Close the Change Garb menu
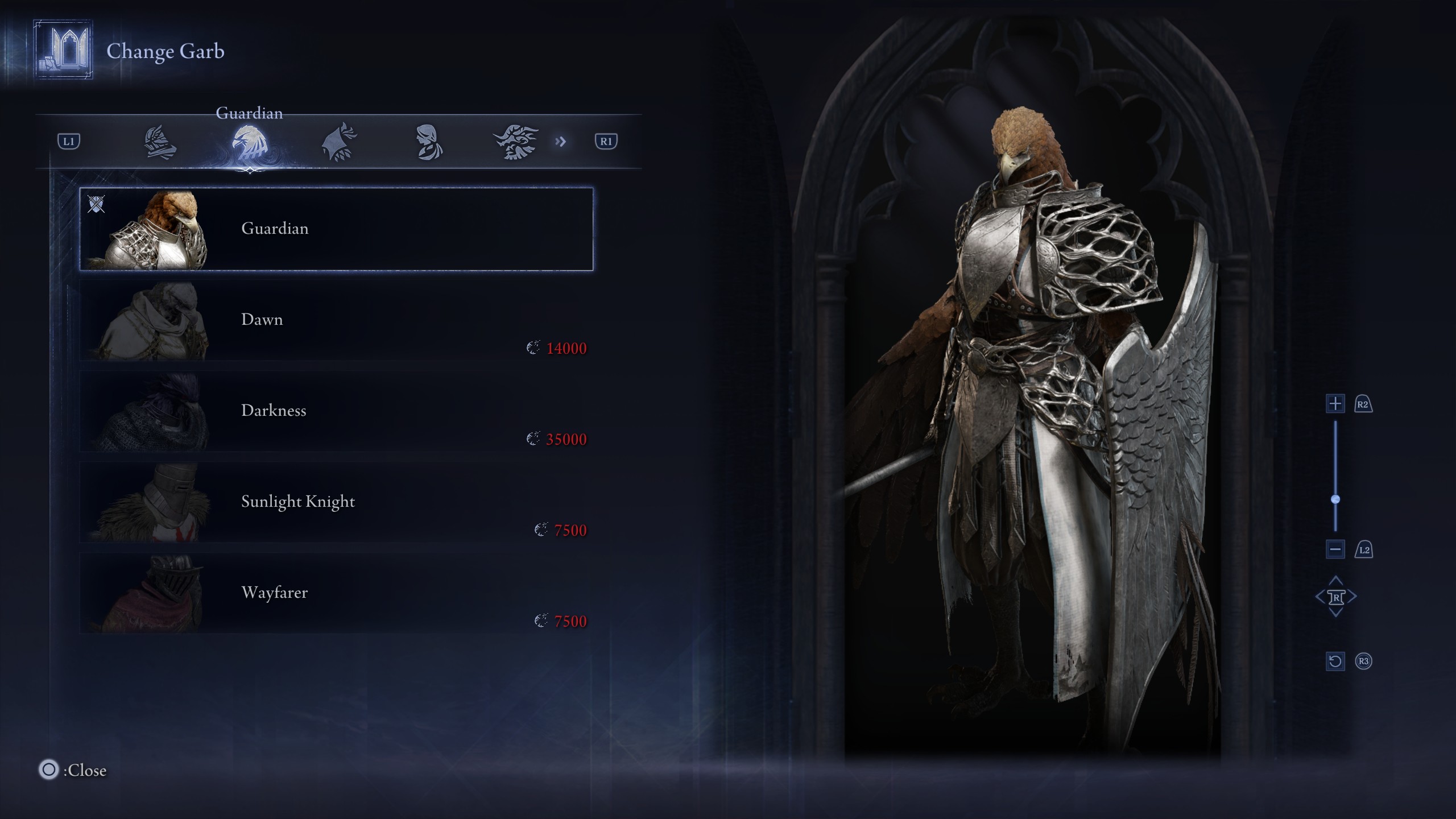The width and height of the screenshot is (1456, 819). [49, 770]
